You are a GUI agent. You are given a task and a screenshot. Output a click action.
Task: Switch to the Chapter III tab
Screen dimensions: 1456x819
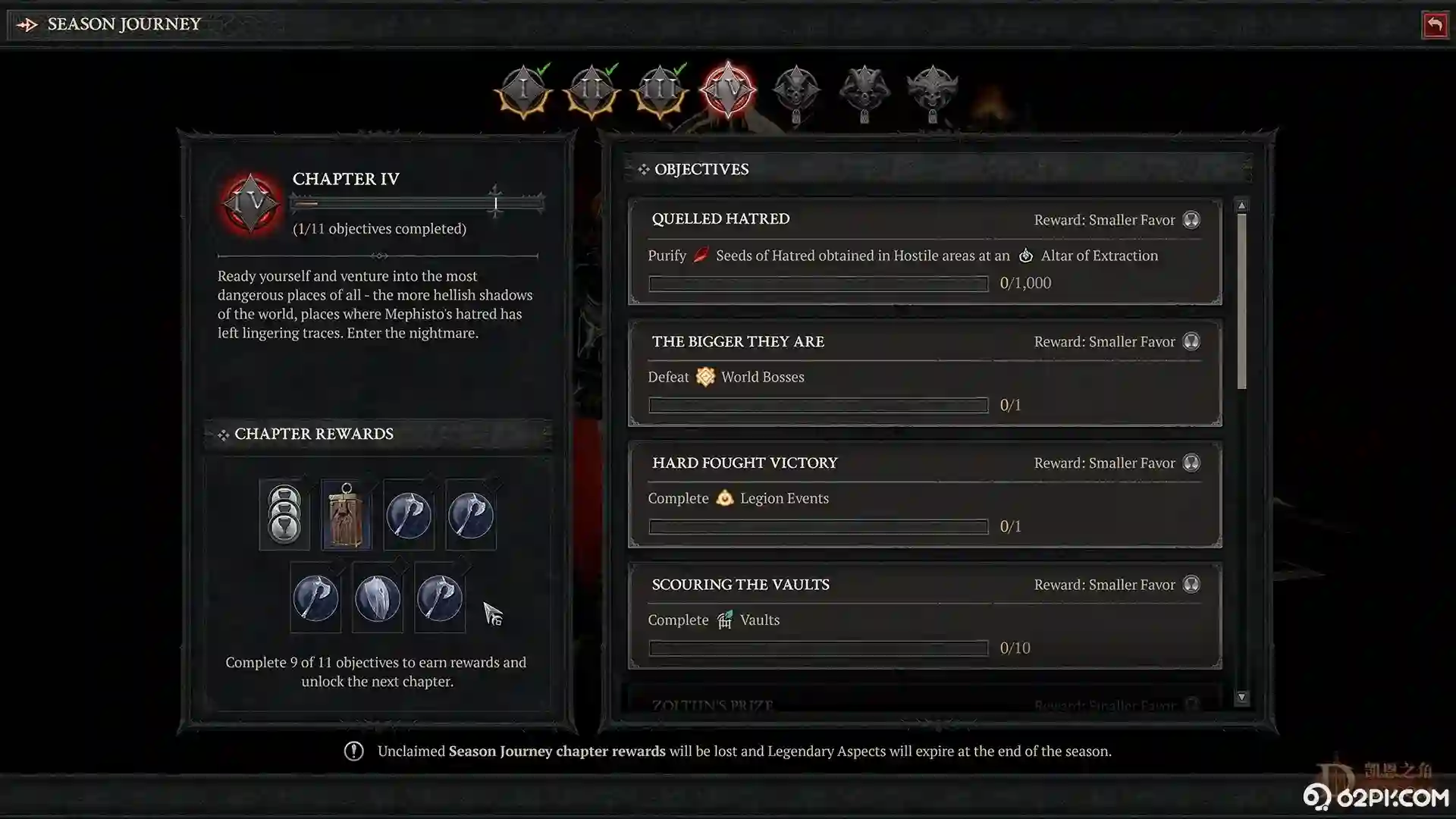click(x=660, y=91)
